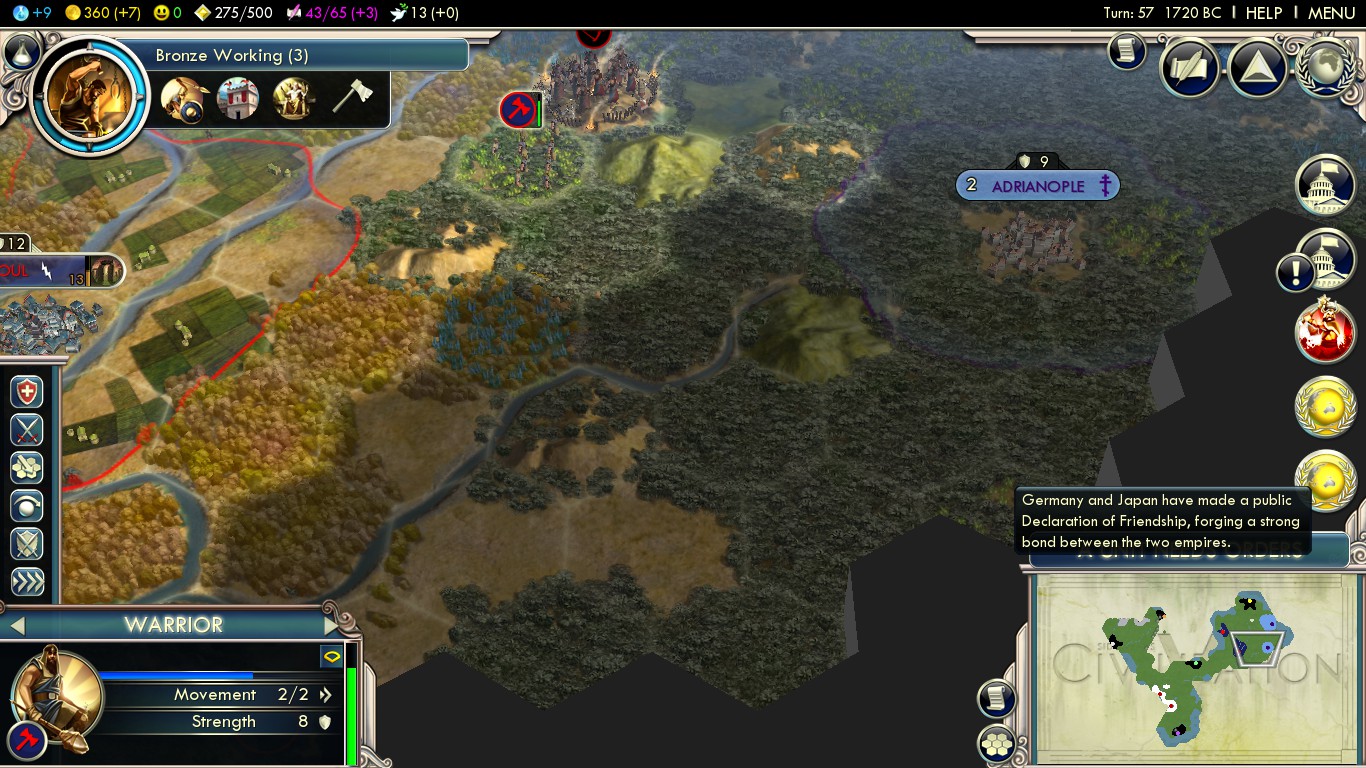Cycle to the next unit with right arrow

[x=332, y=625]
